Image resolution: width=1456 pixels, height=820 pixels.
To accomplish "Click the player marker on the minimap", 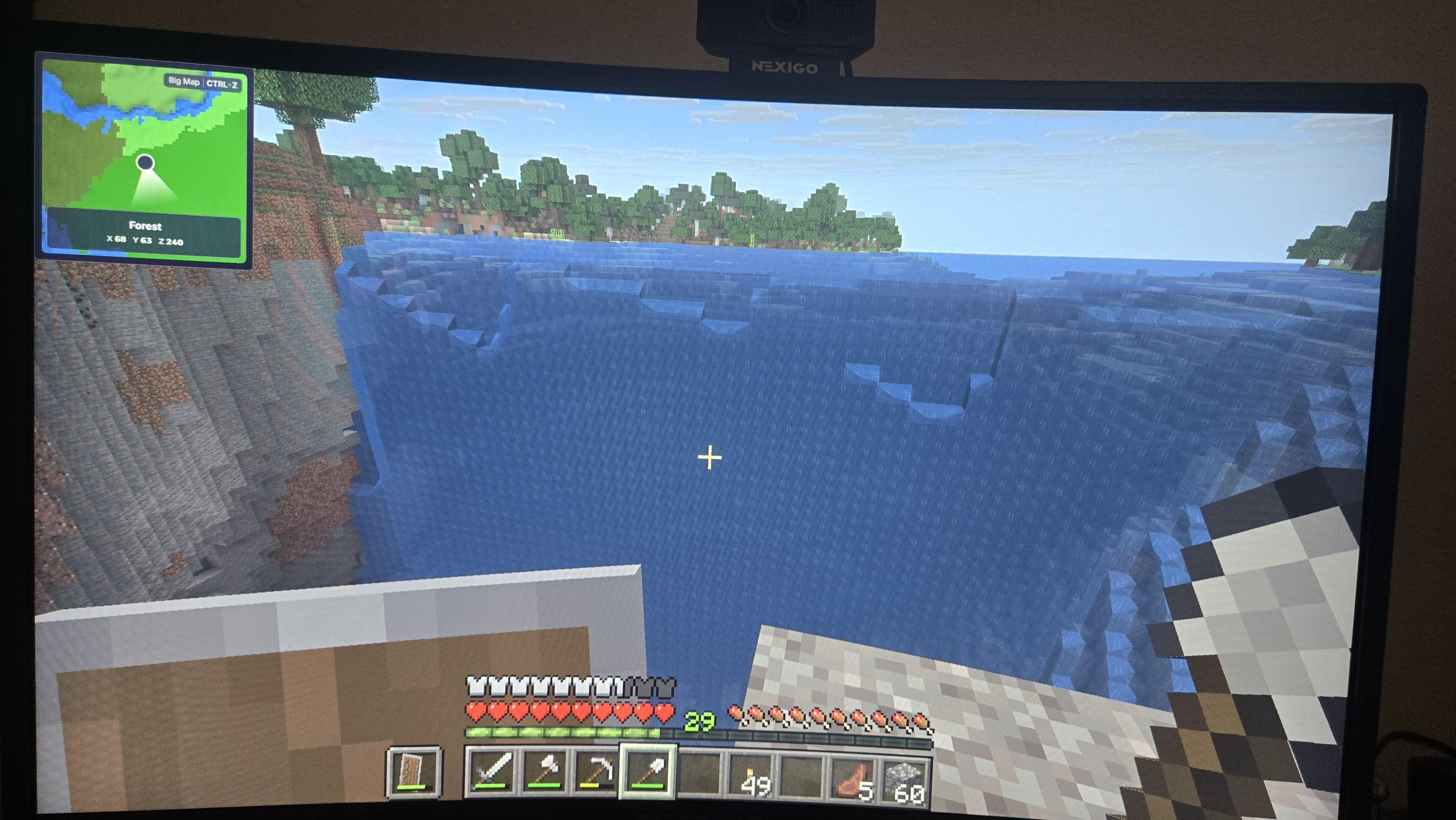I will click(145, 163).
